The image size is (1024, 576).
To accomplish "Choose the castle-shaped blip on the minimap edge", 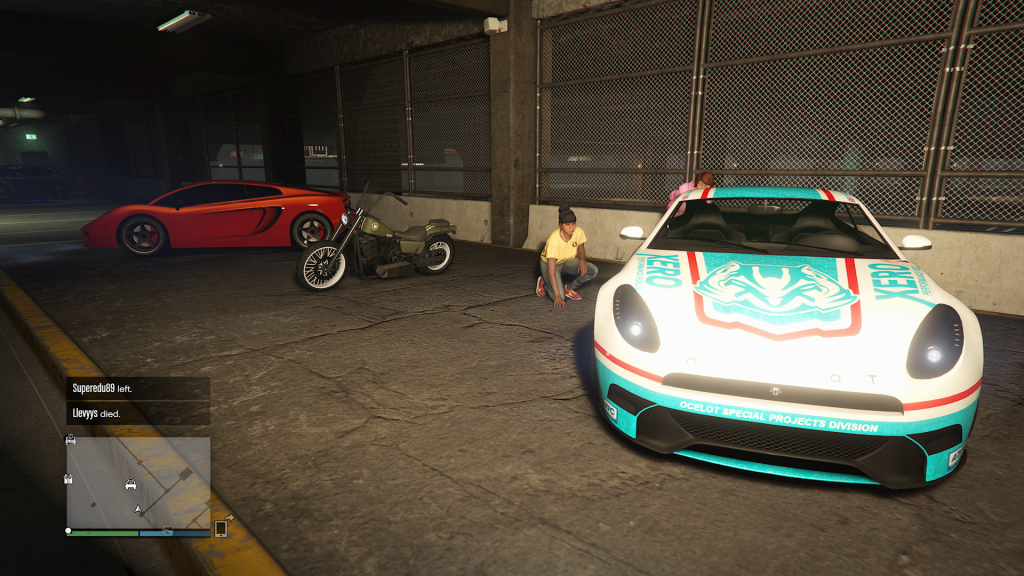I will tap(70, 479).
